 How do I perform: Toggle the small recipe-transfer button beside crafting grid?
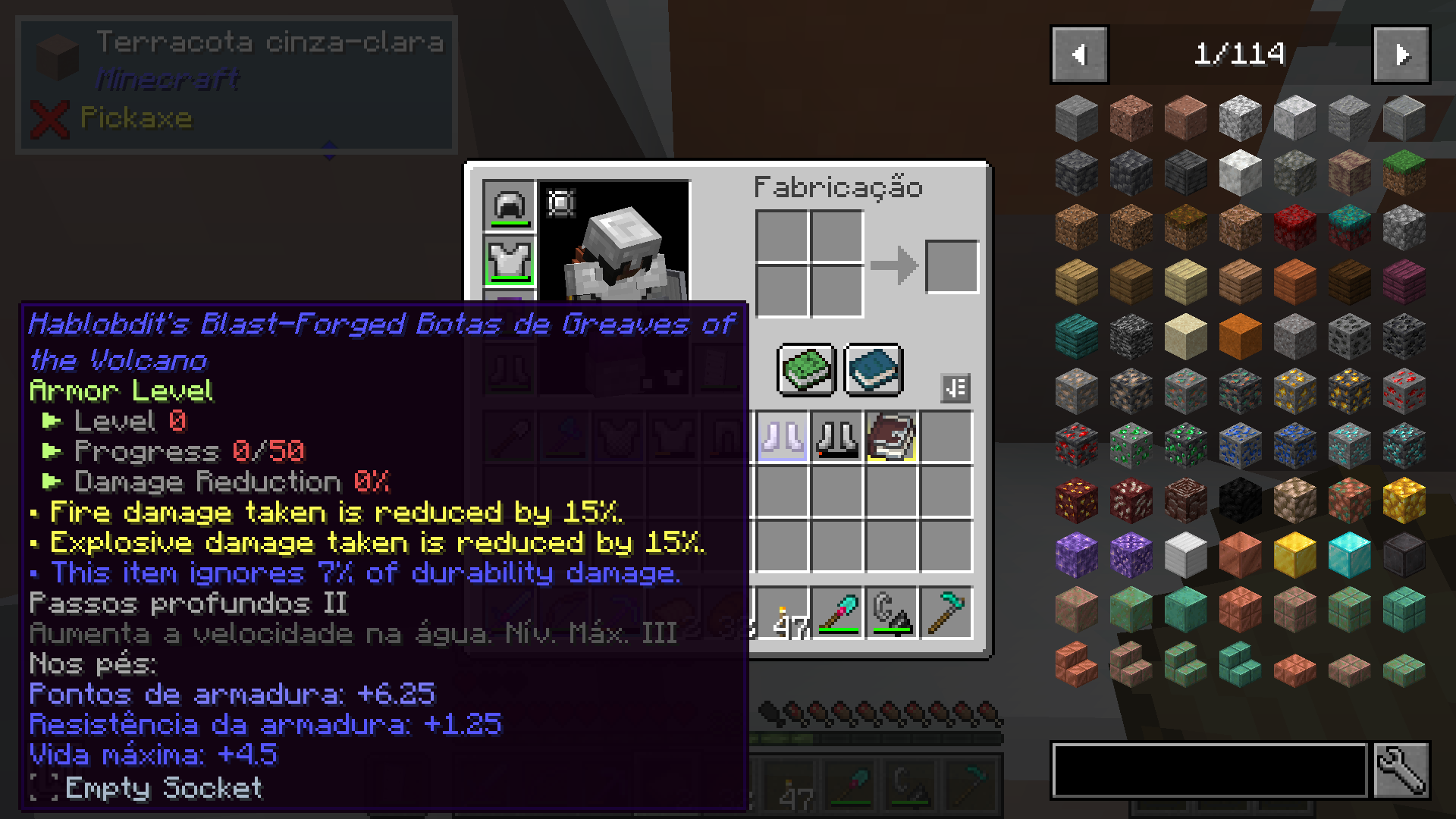click(955, 388)
